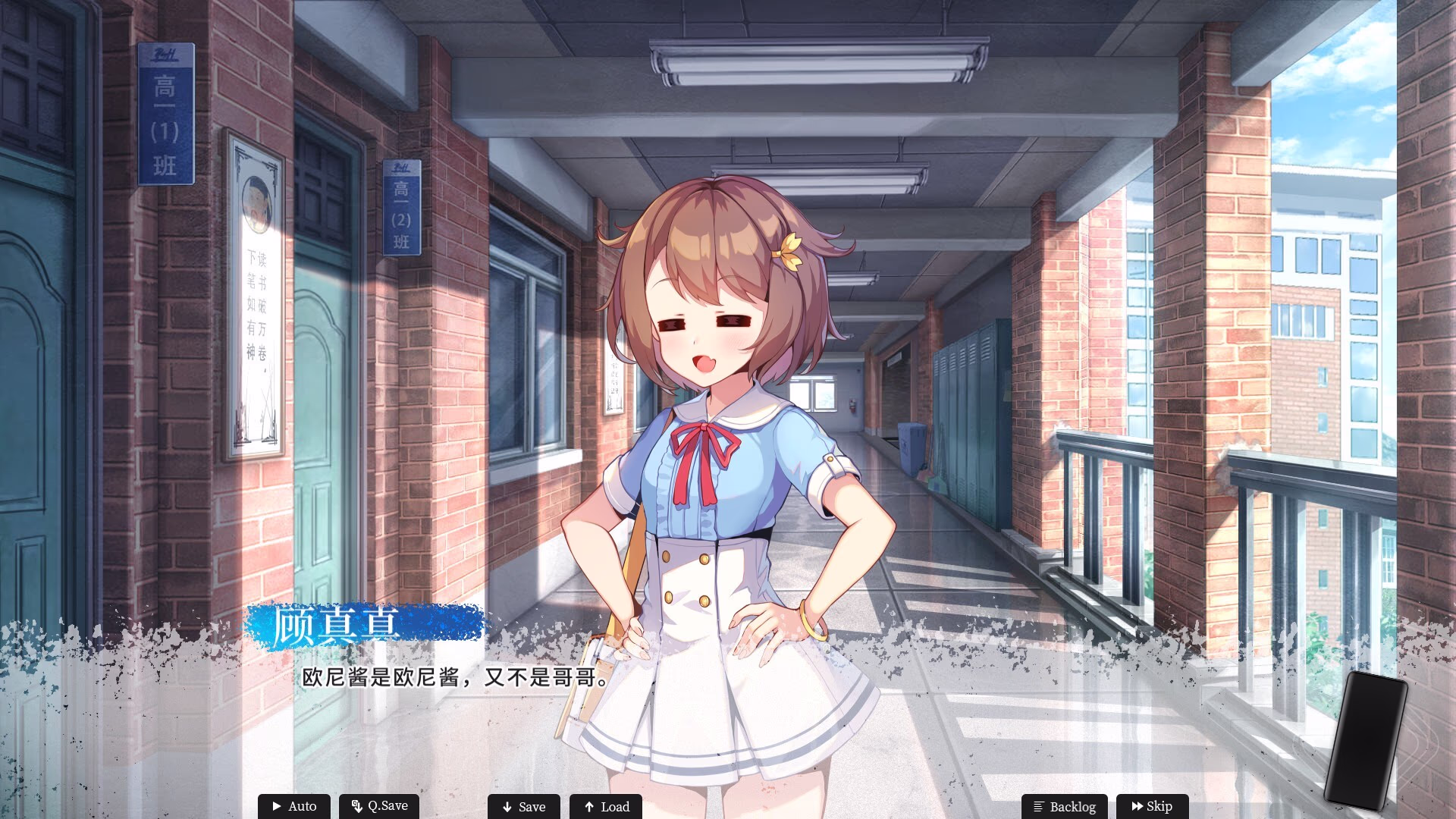
Task: Click the Q.Save quick save button
Action: tap(379, 806)
